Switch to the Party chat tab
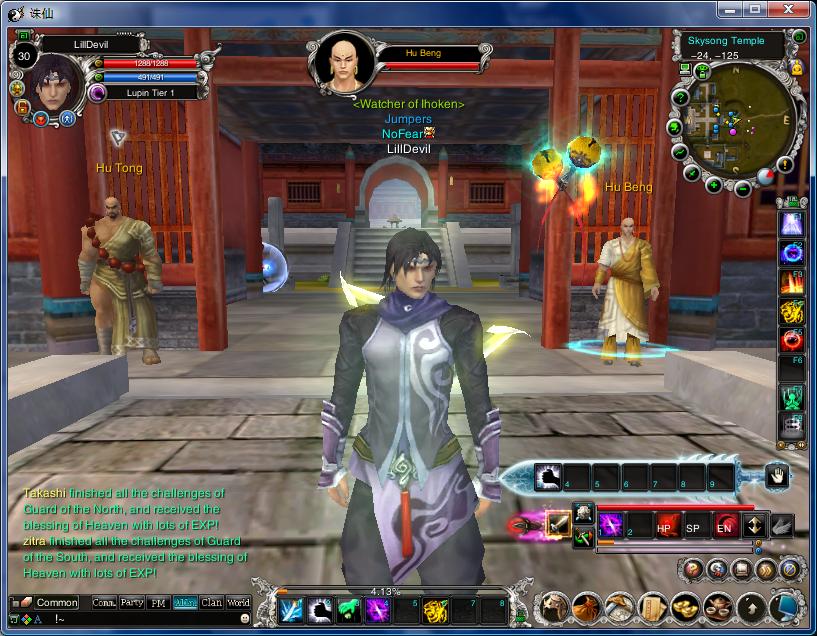817x636 pixels. tap(132, 603)
